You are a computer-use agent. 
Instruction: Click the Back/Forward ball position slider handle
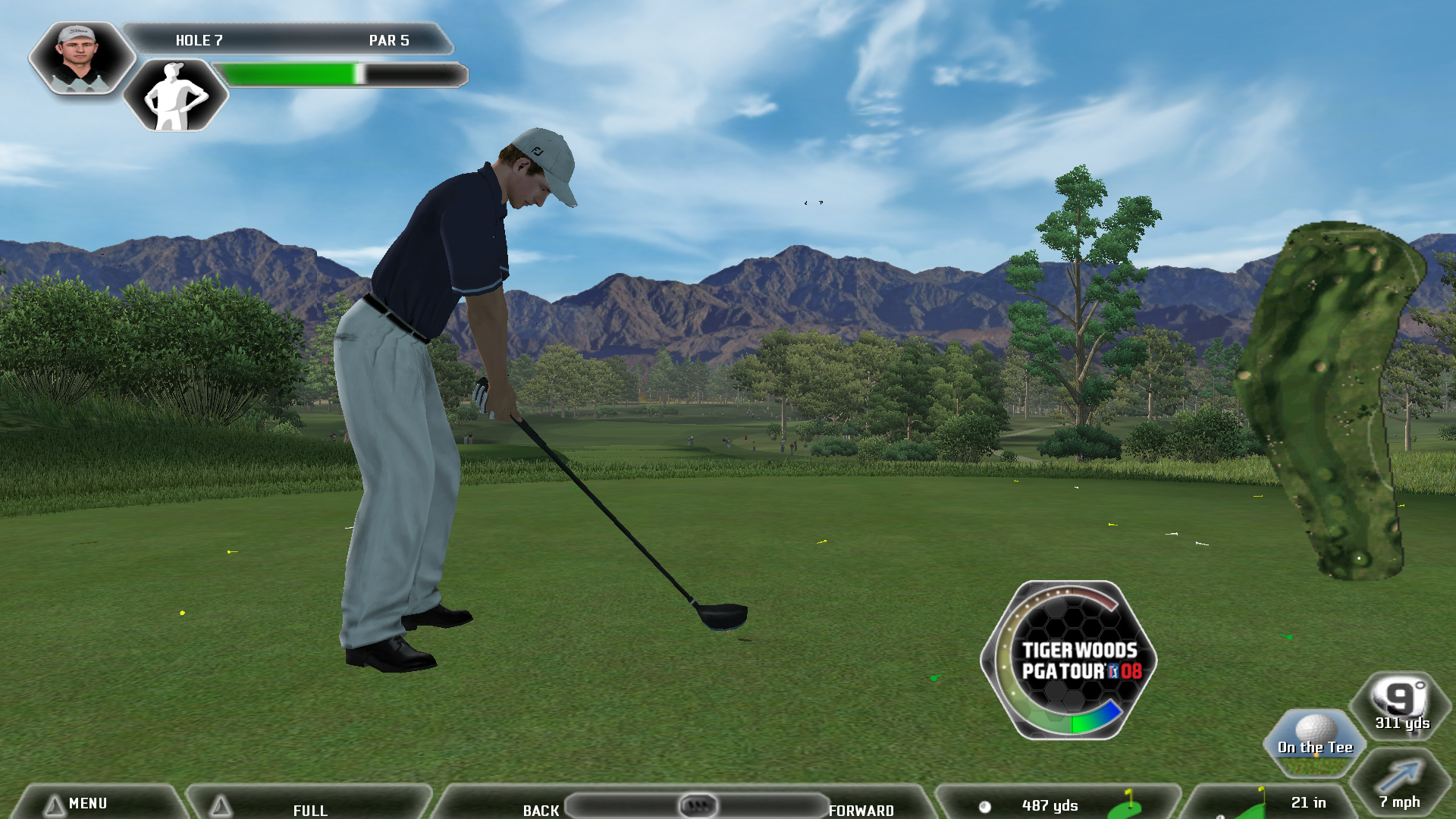click(x=698, y=805)
